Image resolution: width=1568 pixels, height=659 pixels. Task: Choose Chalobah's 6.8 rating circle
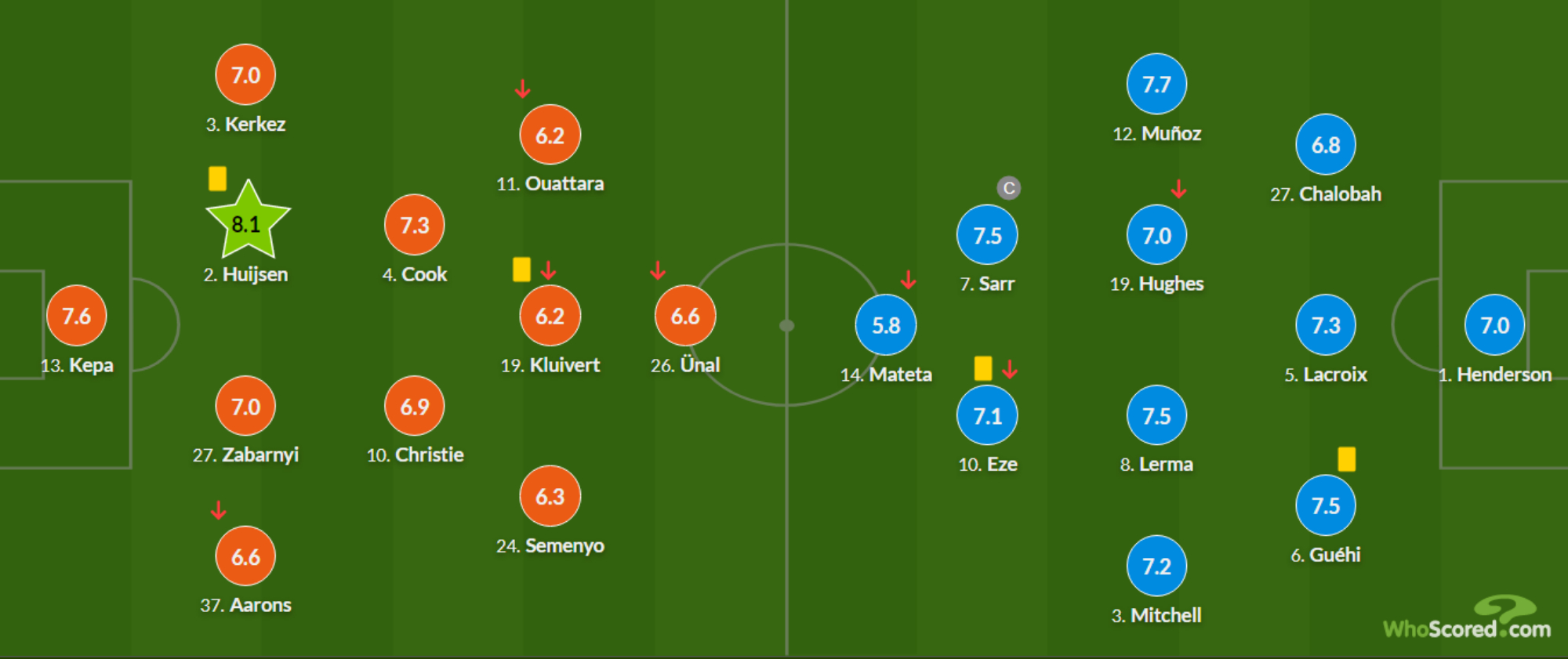point(1326,145)
